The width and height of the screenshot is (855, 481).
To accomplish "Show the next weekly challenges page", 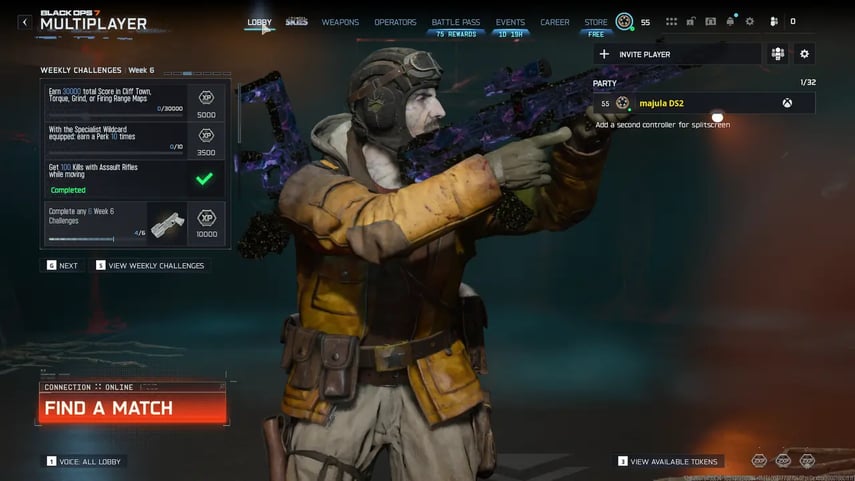I will coord(62,266).
